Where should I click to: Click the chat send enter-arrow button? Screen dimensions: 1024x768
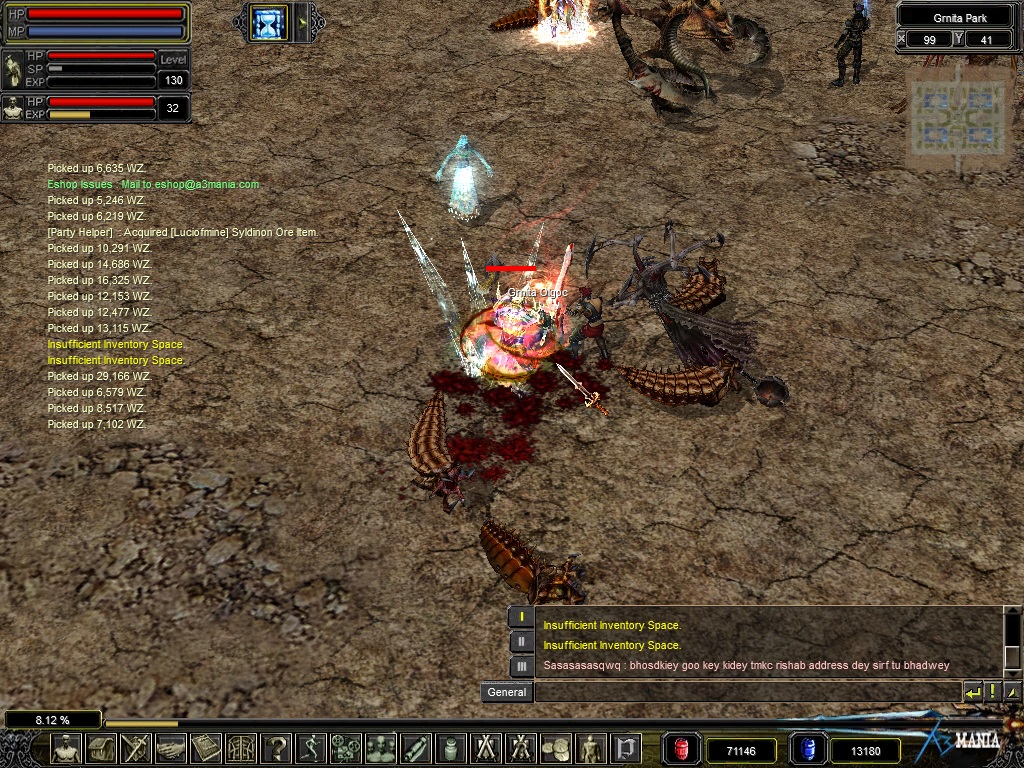pyautogui.click(x=973, y=692)
